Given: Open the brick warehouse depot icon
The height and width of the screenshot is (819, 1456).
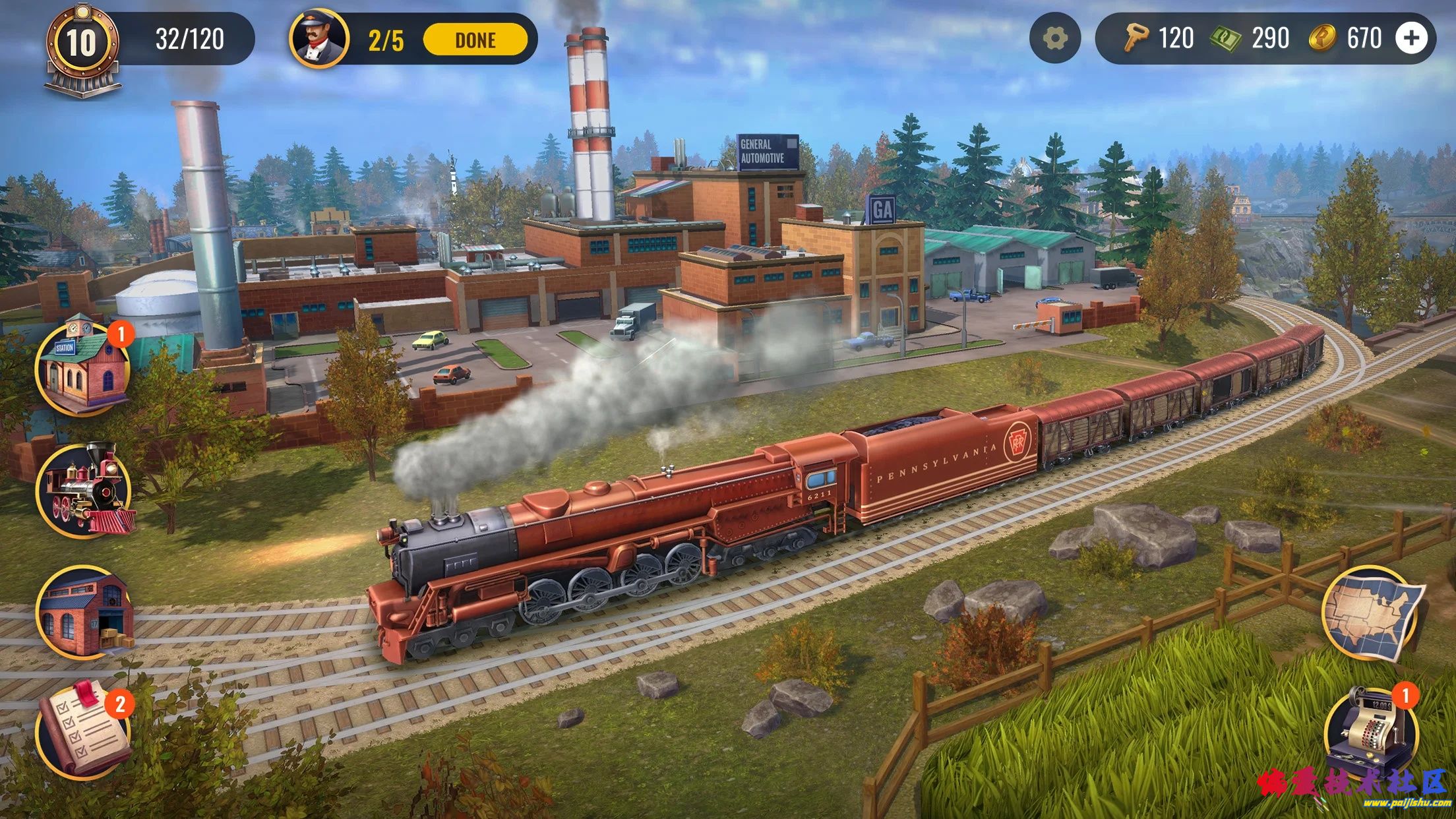Looking at the screenshot, I should coord(84,613).
